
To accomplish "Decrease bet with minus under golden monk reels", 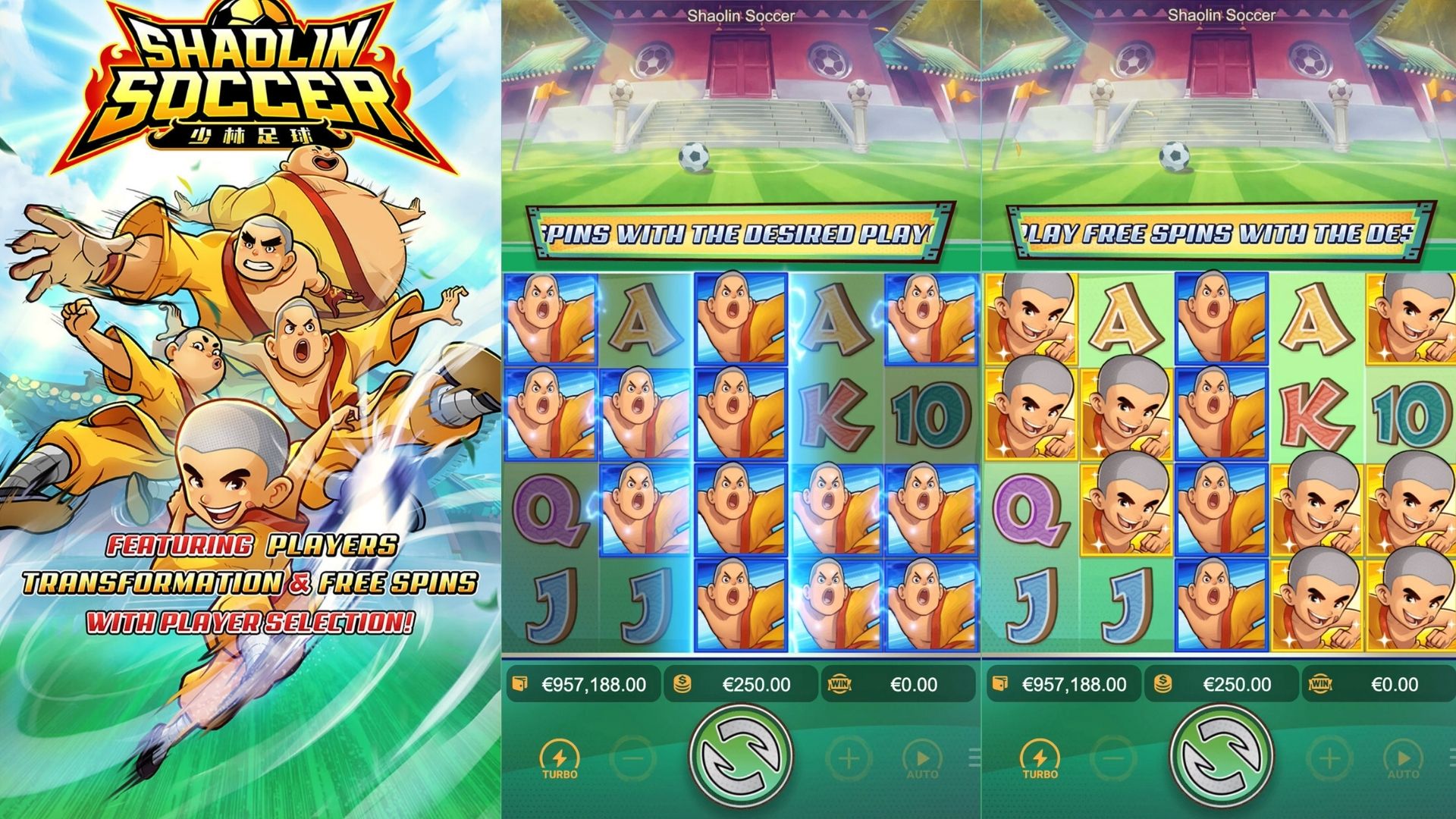I will [1114, 758].
